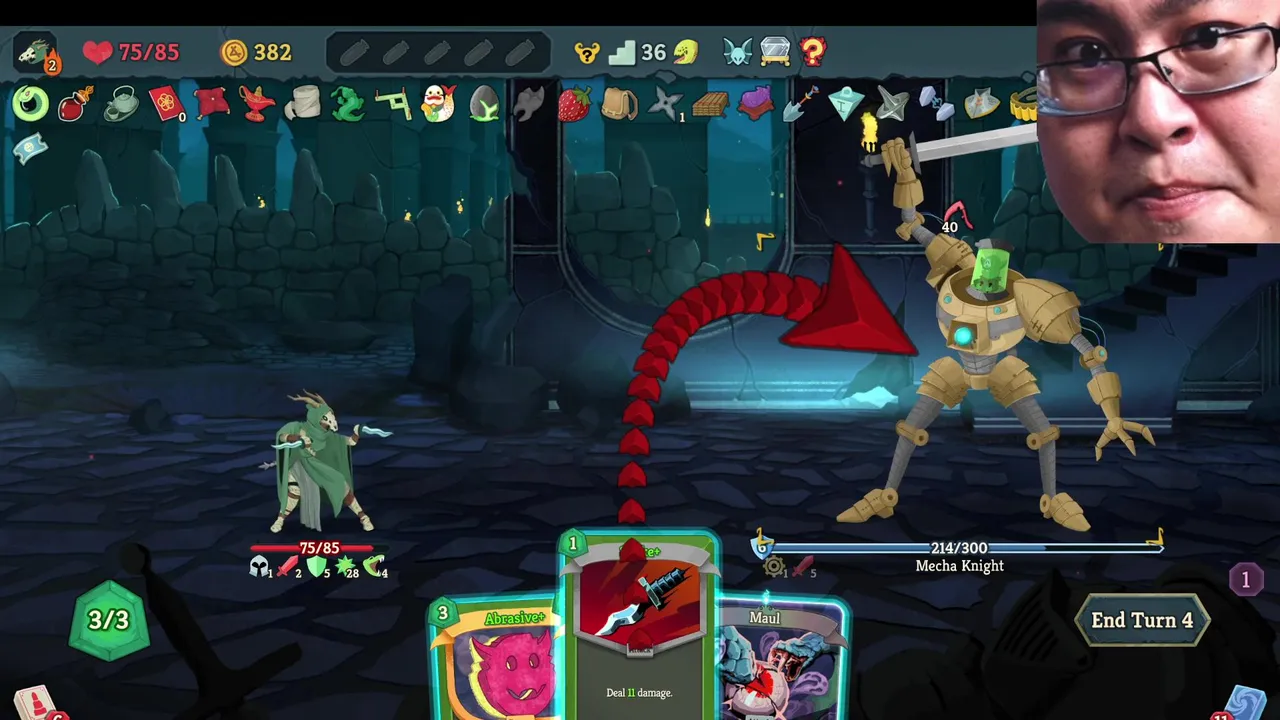End the current turn
This screenshot has width=1280, height=720.
point(1141,620)
